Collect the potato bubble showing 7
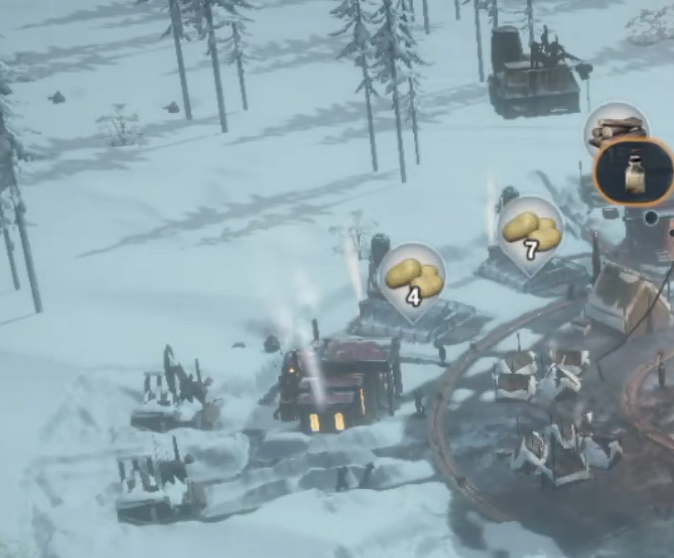 (x=530, y=232)
